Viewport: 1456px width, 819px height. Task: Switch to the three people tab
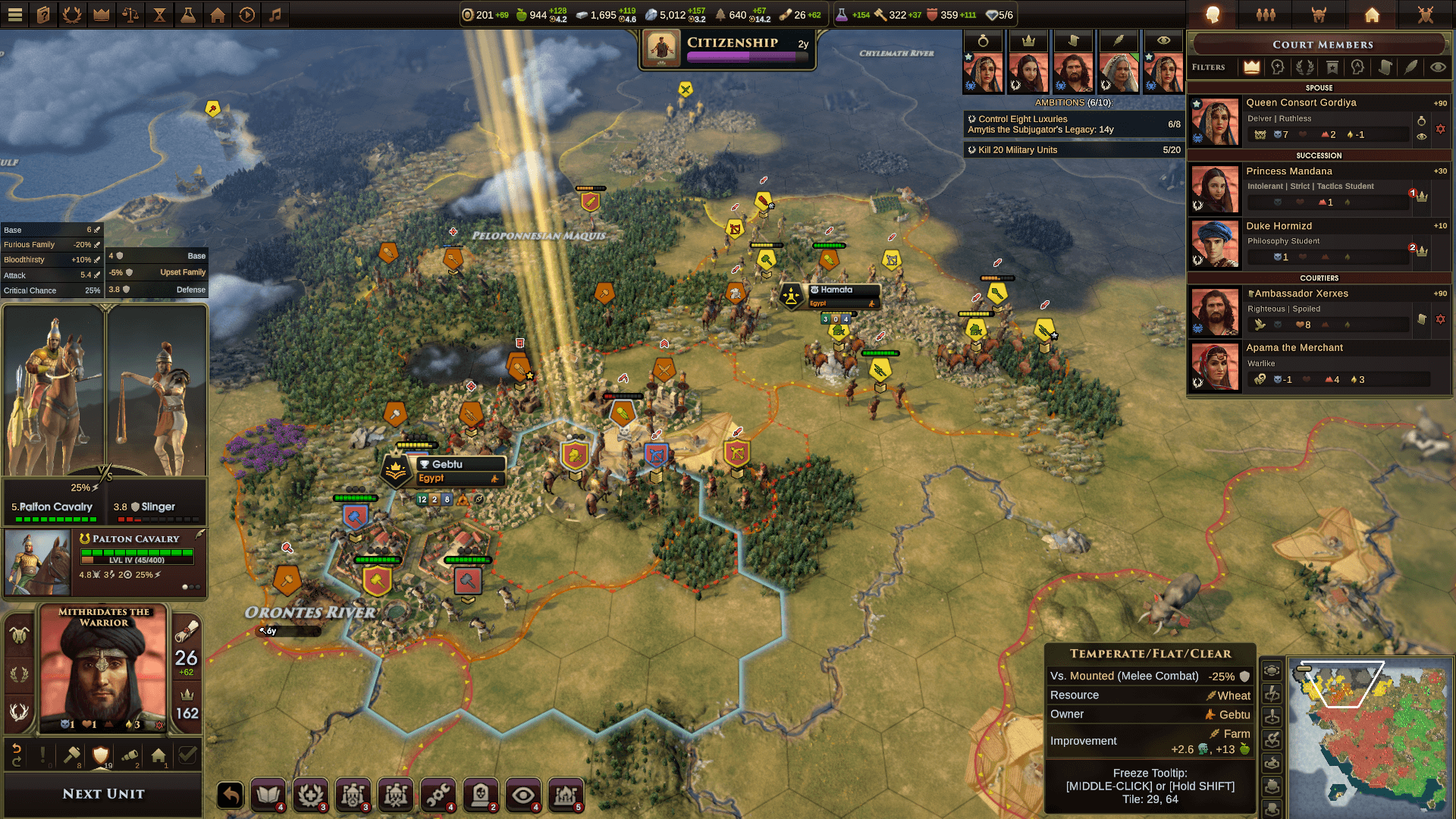click(x=1266, y=14)
